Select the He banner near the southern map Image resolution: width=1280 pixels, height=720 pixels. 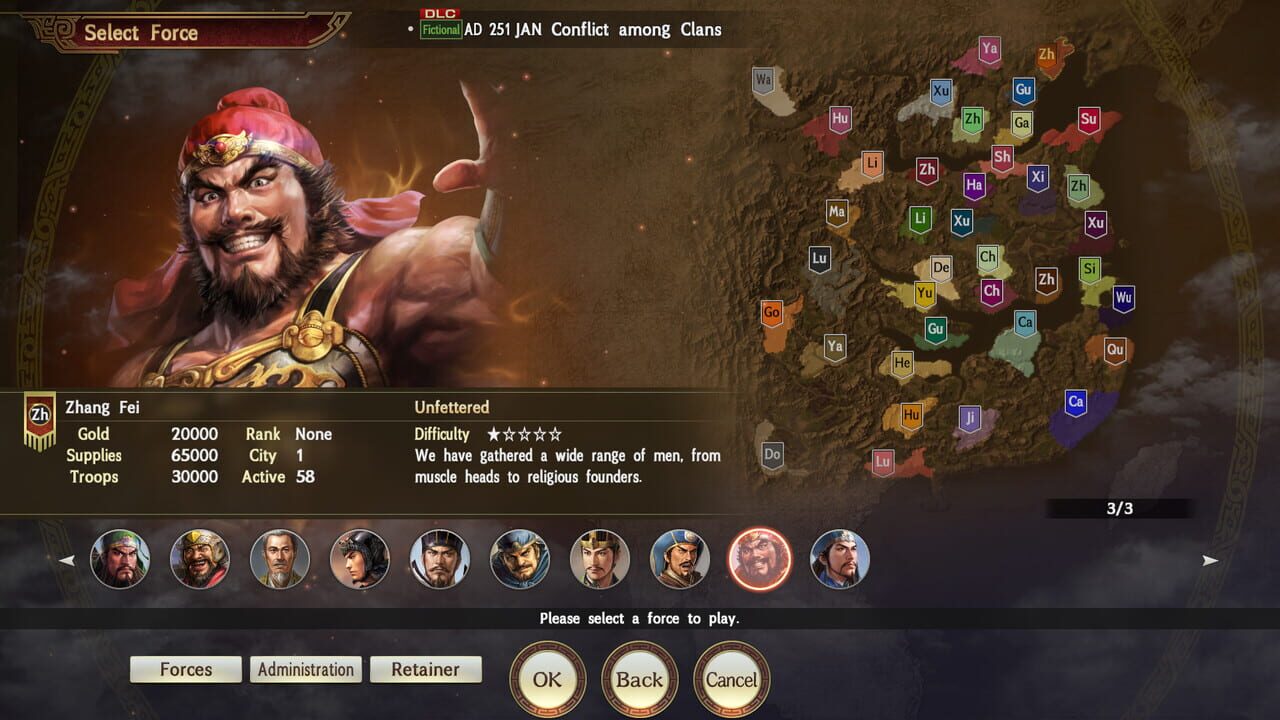(x=903, y=365)
